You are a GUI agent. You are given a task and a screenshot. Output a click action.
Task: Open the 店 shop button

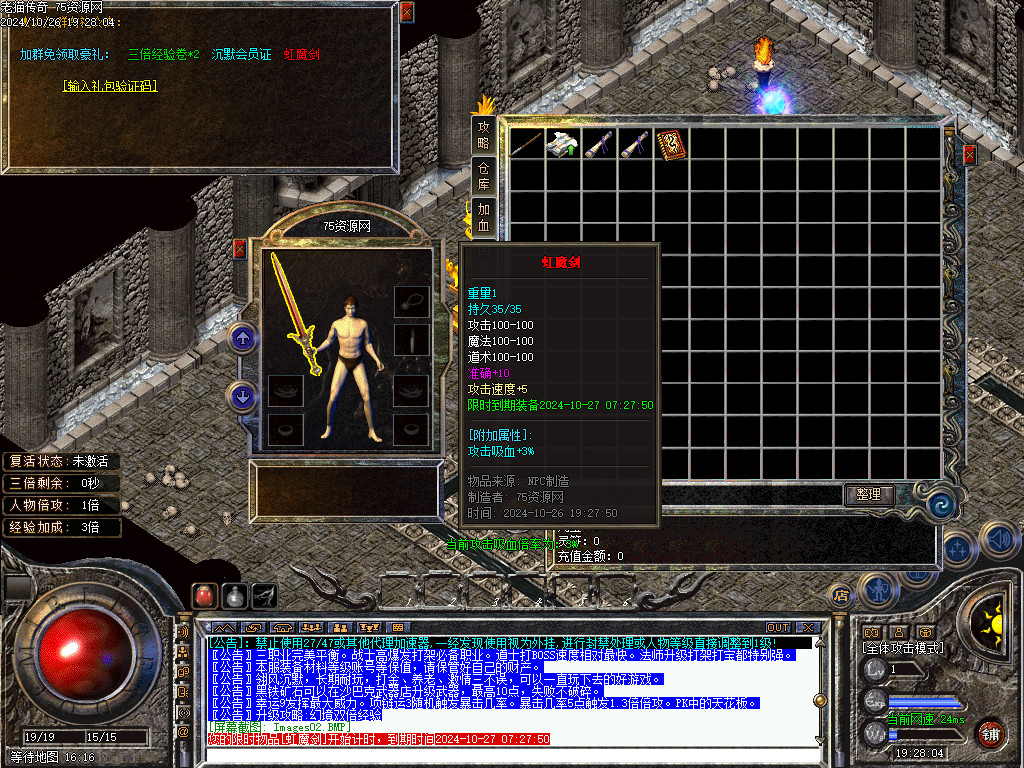(x=841, y=596)
